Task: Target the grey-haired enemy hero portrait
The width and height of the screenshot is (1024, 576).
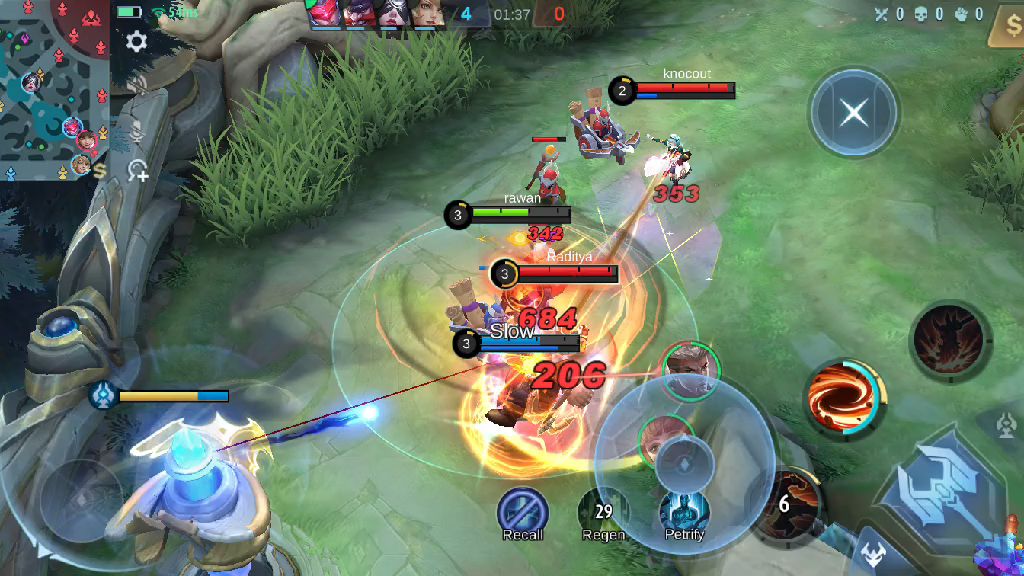Action: [690, 368]
